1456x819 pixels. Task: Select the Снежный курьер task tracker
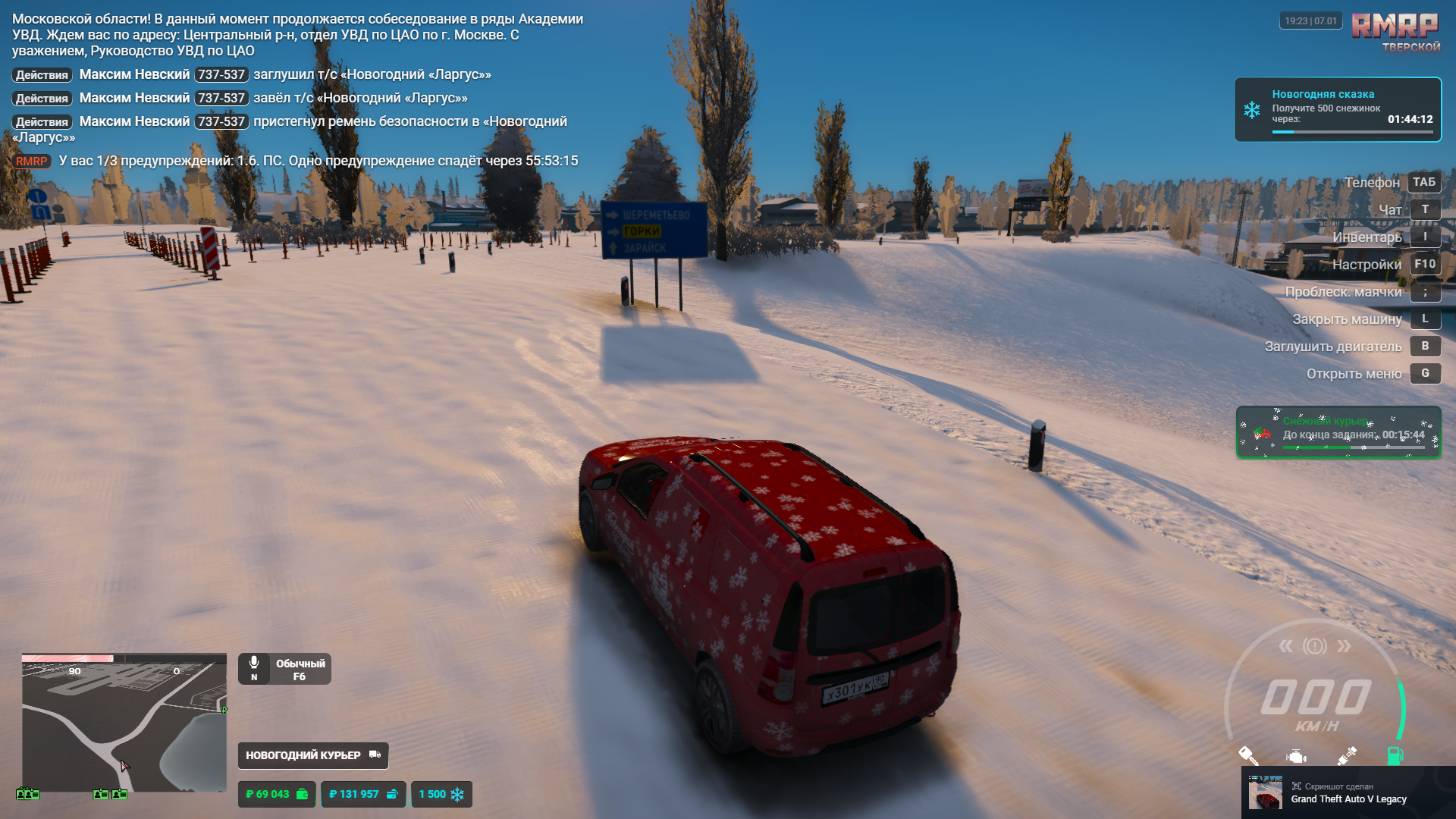pos(1338,432)
